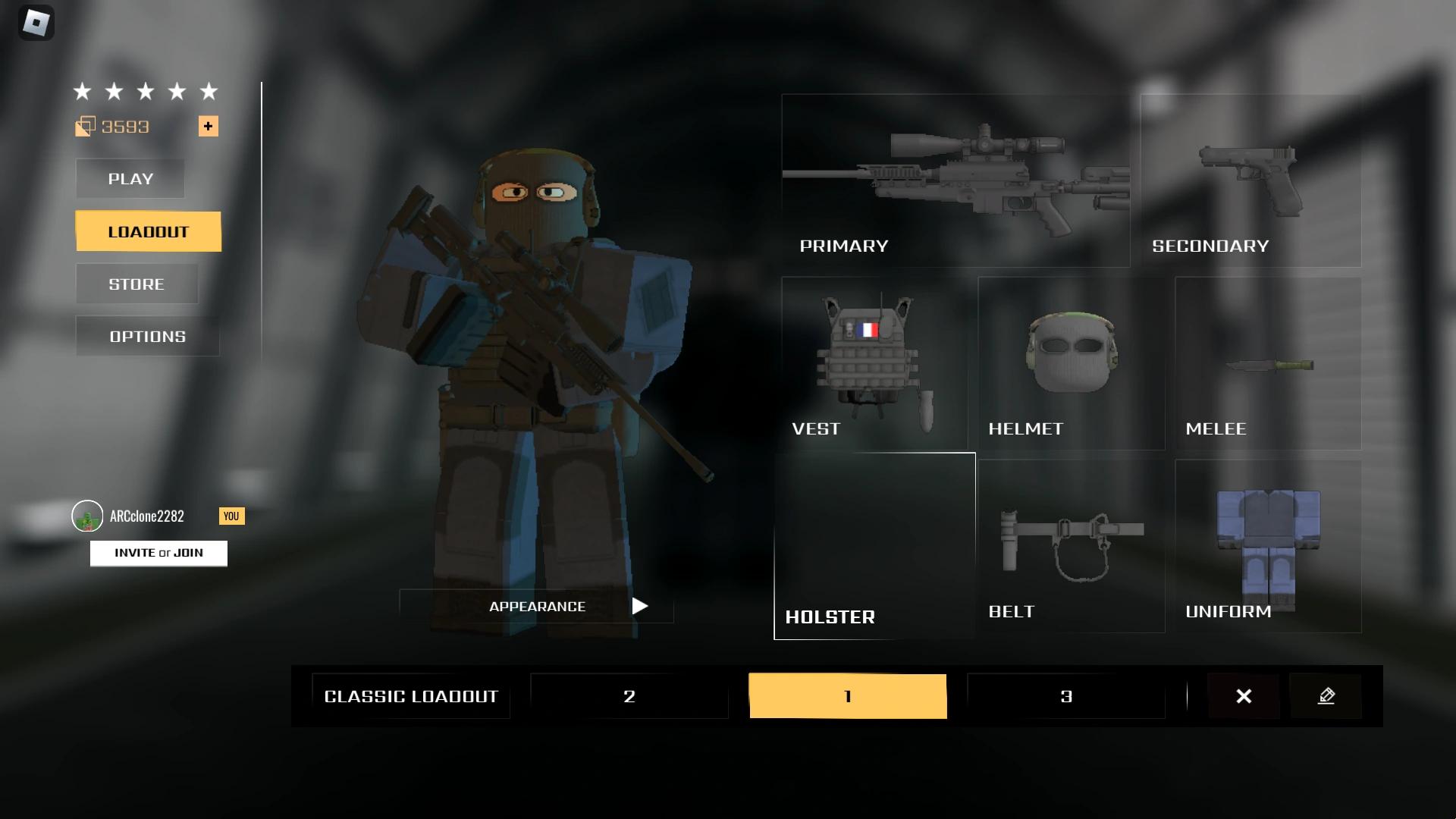Expand Appearance with the arrow
This screenshot has width=1456, height=819.
tap(639, 606)
